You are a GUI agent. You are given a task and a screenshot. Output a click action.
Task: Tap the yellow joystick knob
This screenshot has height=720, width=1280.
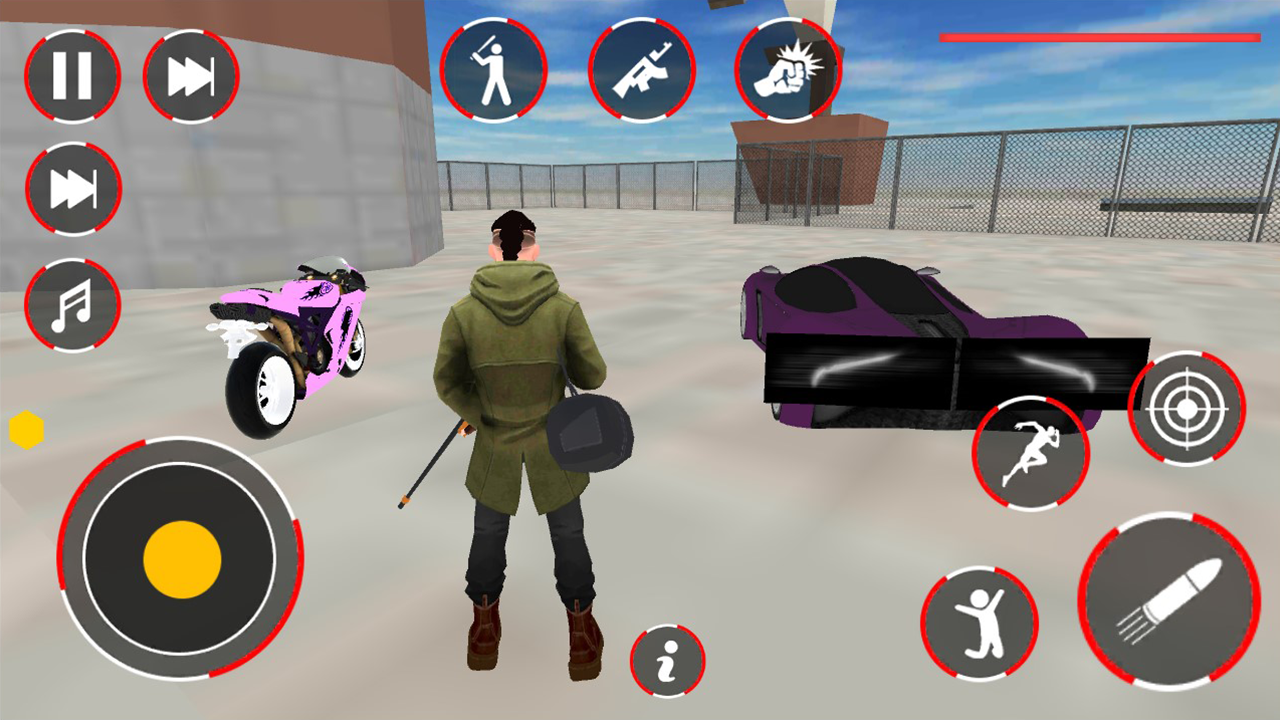[x=181, y=560]
